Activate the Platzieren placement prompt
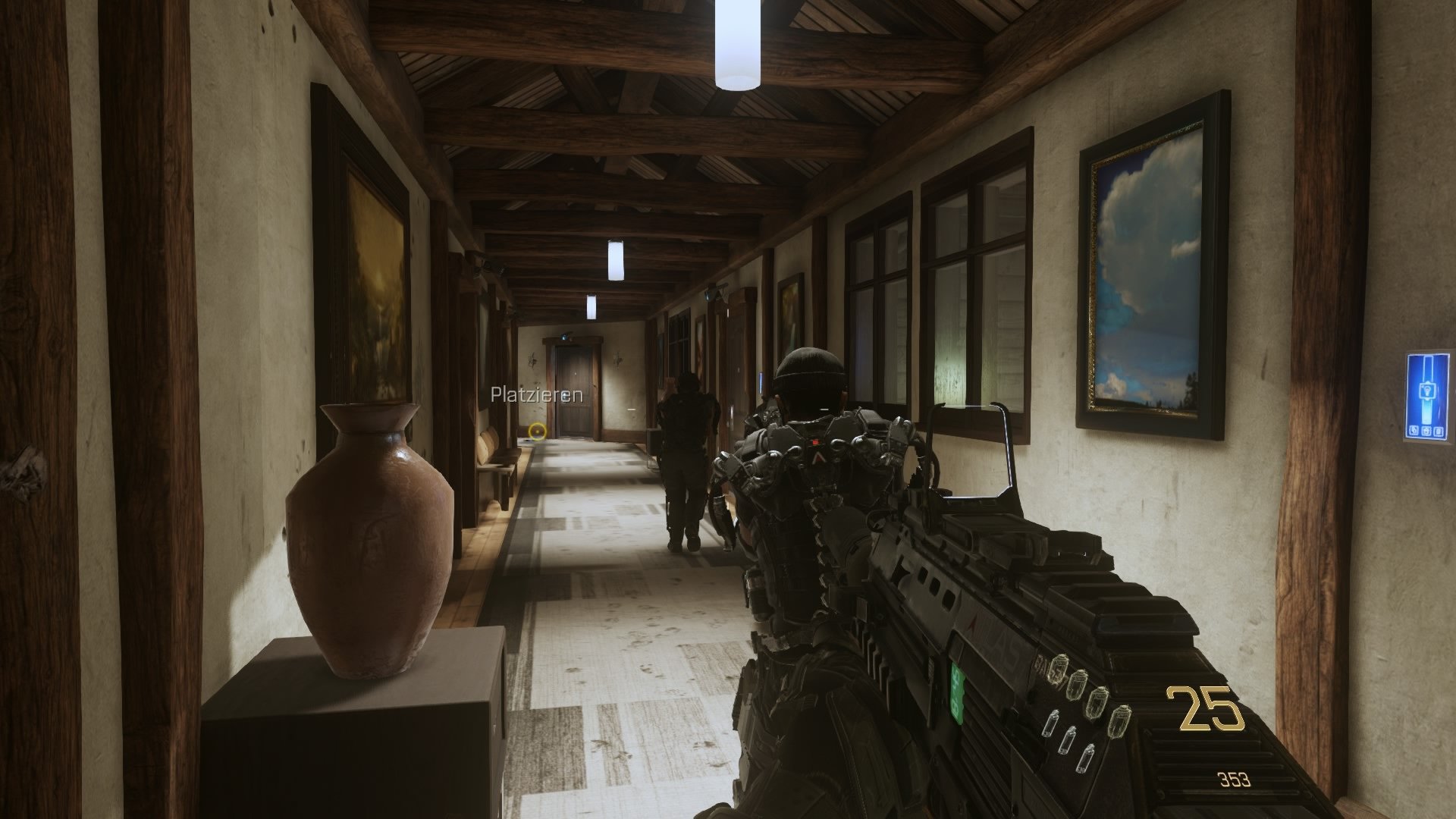Viewport: 1456px width, 819px height. (x=536, y=395)
